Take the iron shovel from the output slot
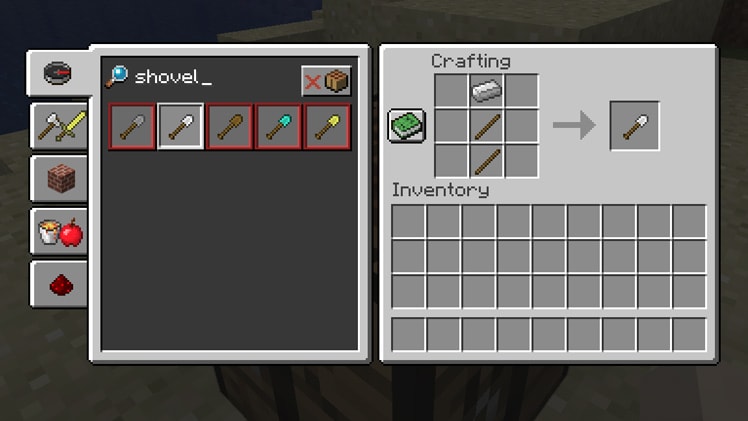This screenshot has height=421, width=748. coord(634,126)
